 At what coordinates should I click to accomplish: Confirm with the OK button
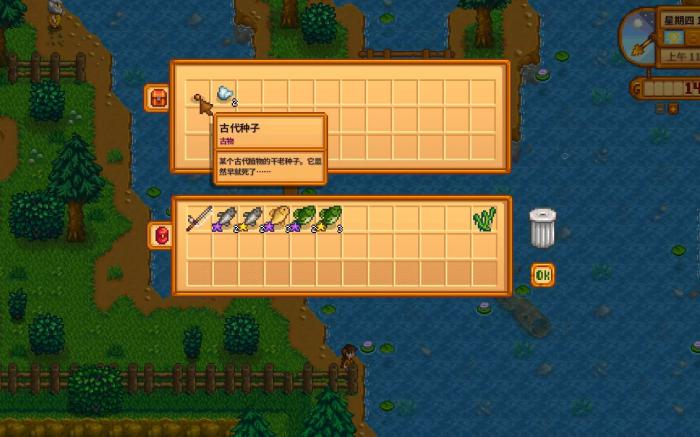pos(542,275)
